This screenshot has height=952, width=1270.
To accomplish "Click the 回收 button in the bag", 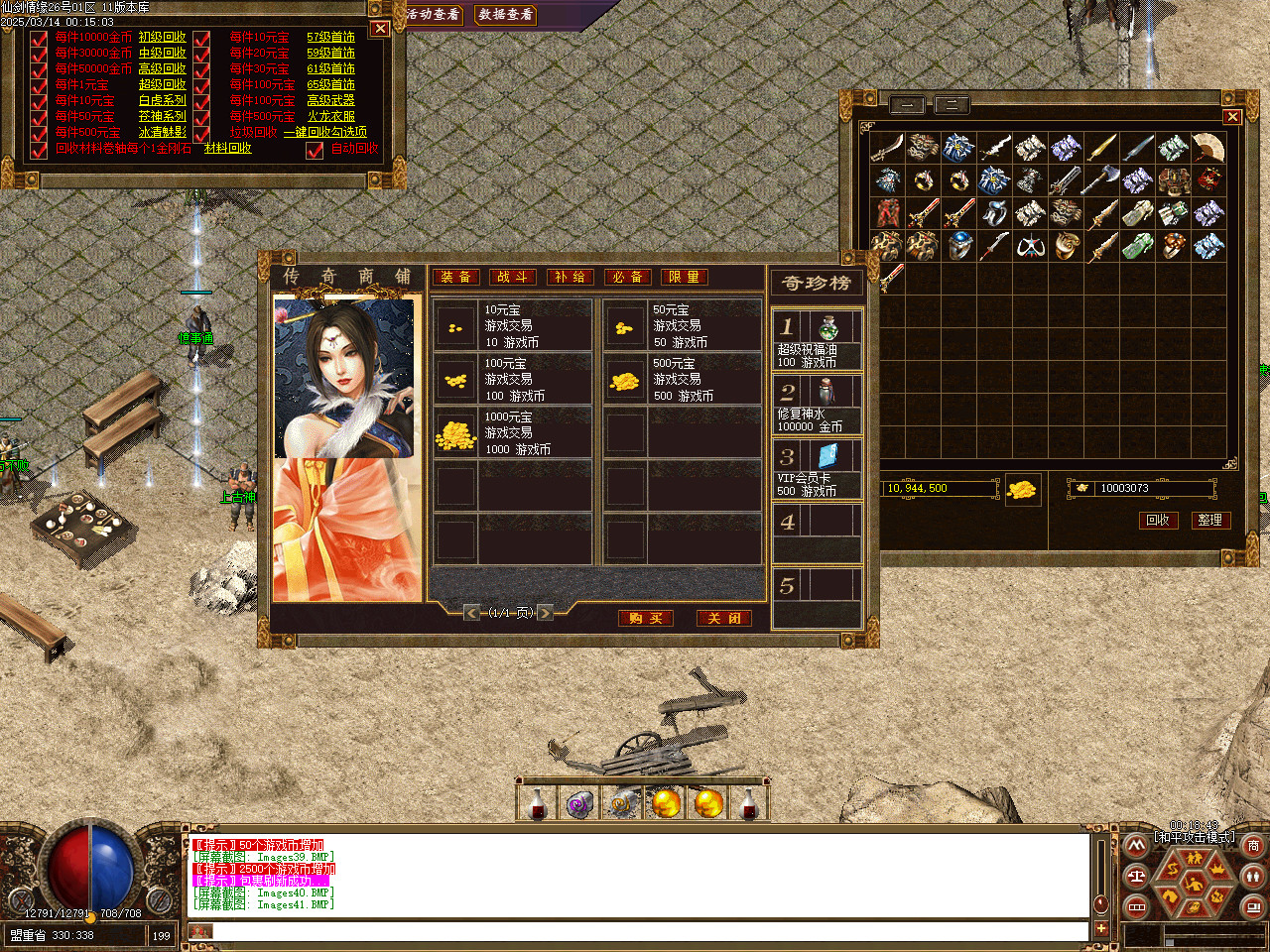I will point(1158,520).
